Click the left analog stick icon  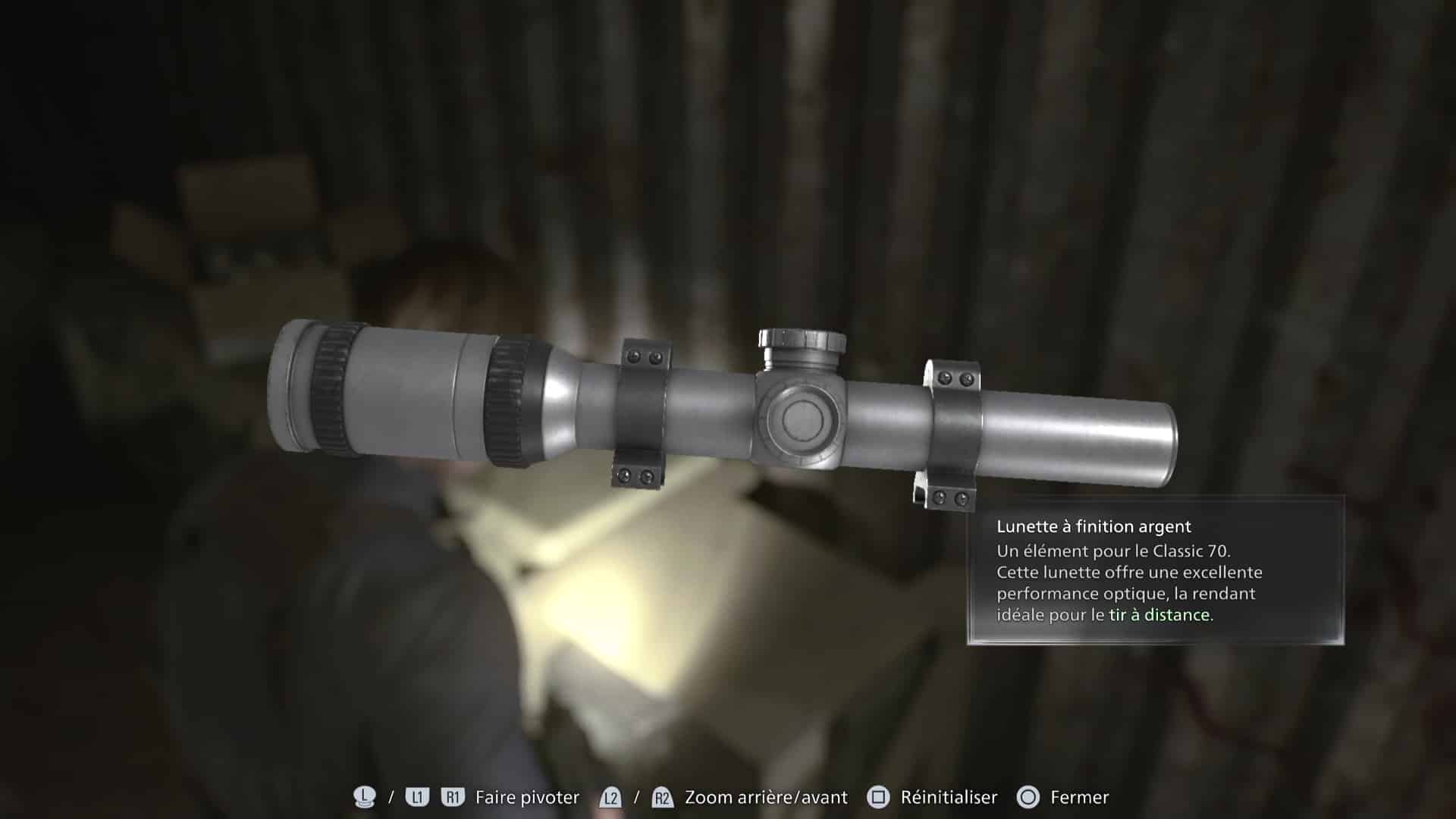(x=364, y=797)
